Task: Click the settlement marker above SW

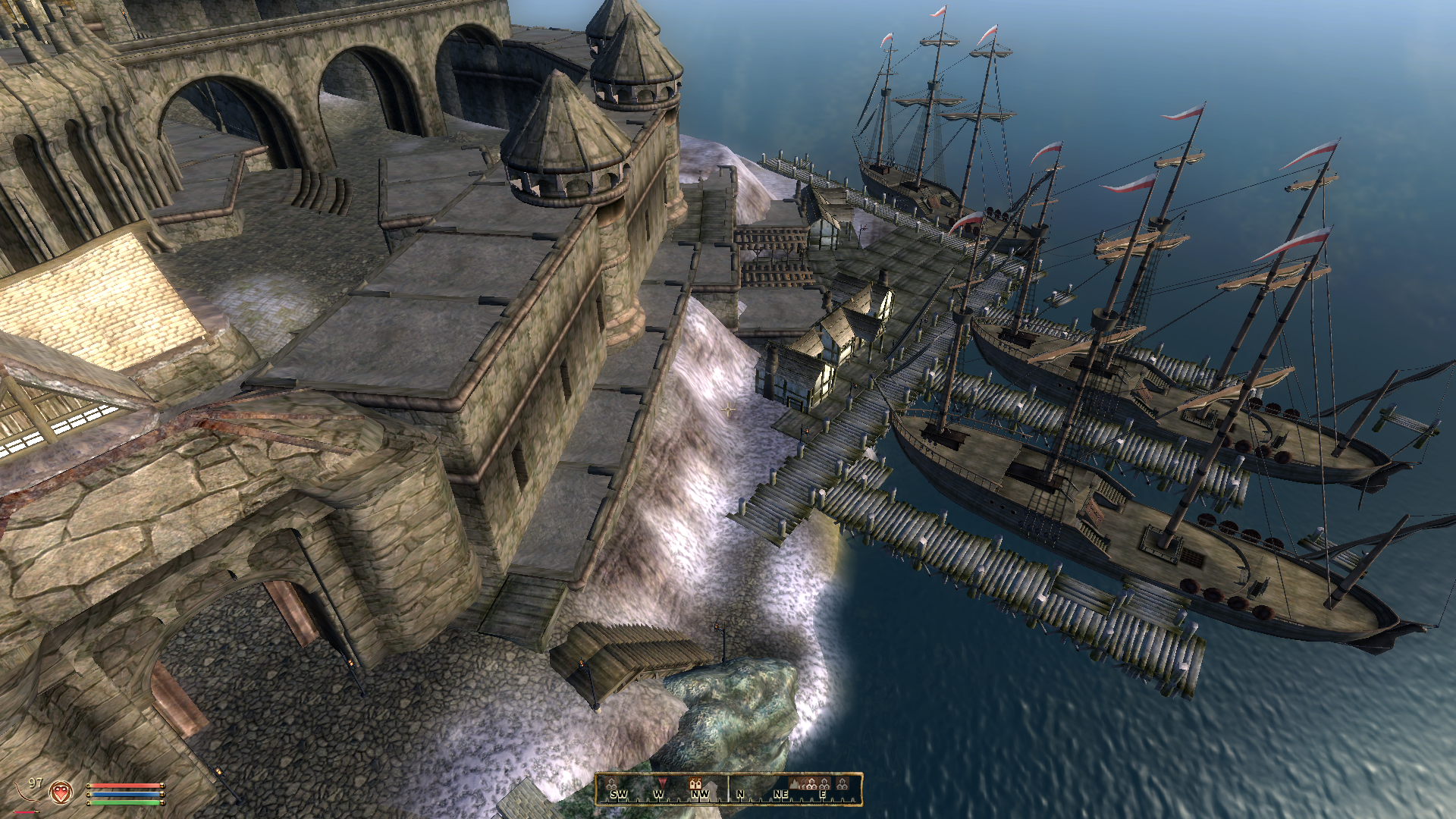Action: [x=611, y=783]
